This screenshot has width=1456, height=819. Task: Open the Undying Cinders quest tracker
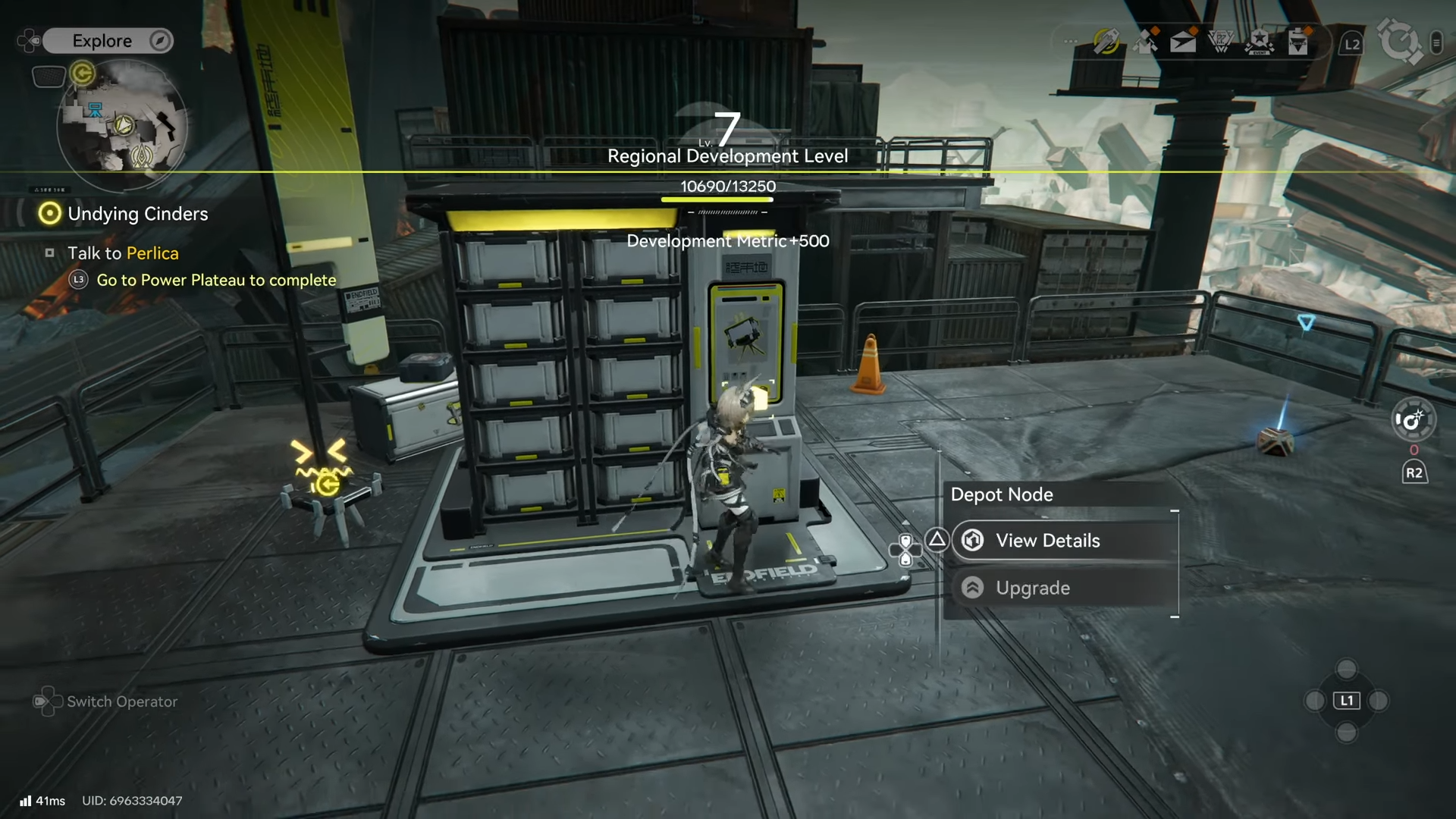(x=136, y=214)
